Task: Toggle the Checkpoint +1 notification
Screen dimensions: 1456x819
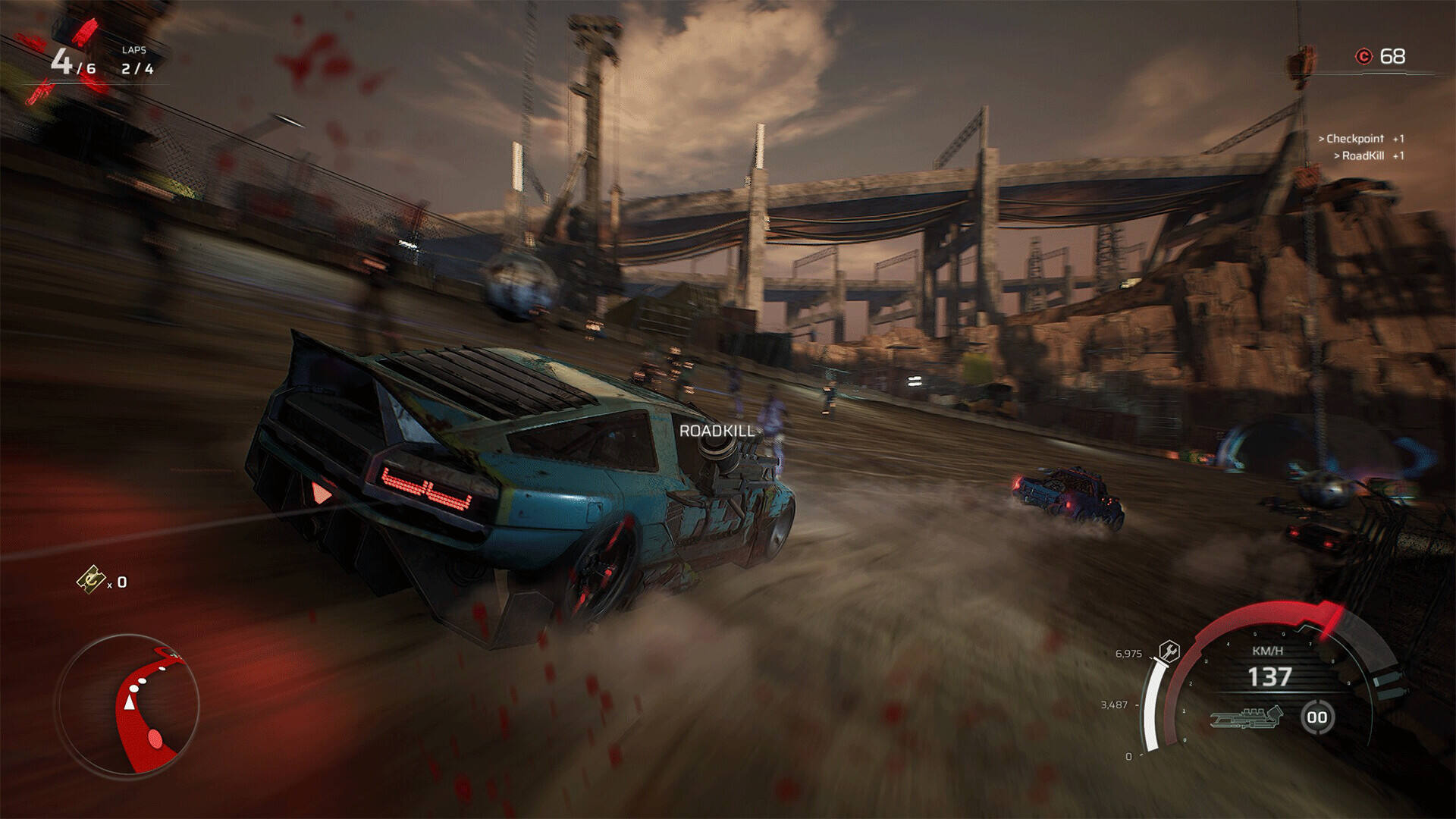Action: (x=1363, y=136)
